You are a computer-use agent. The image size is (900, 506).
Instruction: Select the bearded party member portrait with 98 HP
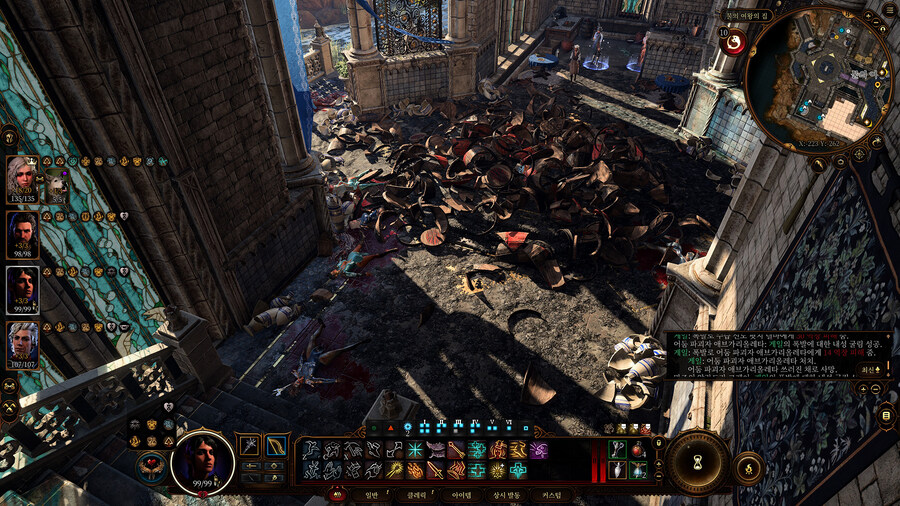22,234
